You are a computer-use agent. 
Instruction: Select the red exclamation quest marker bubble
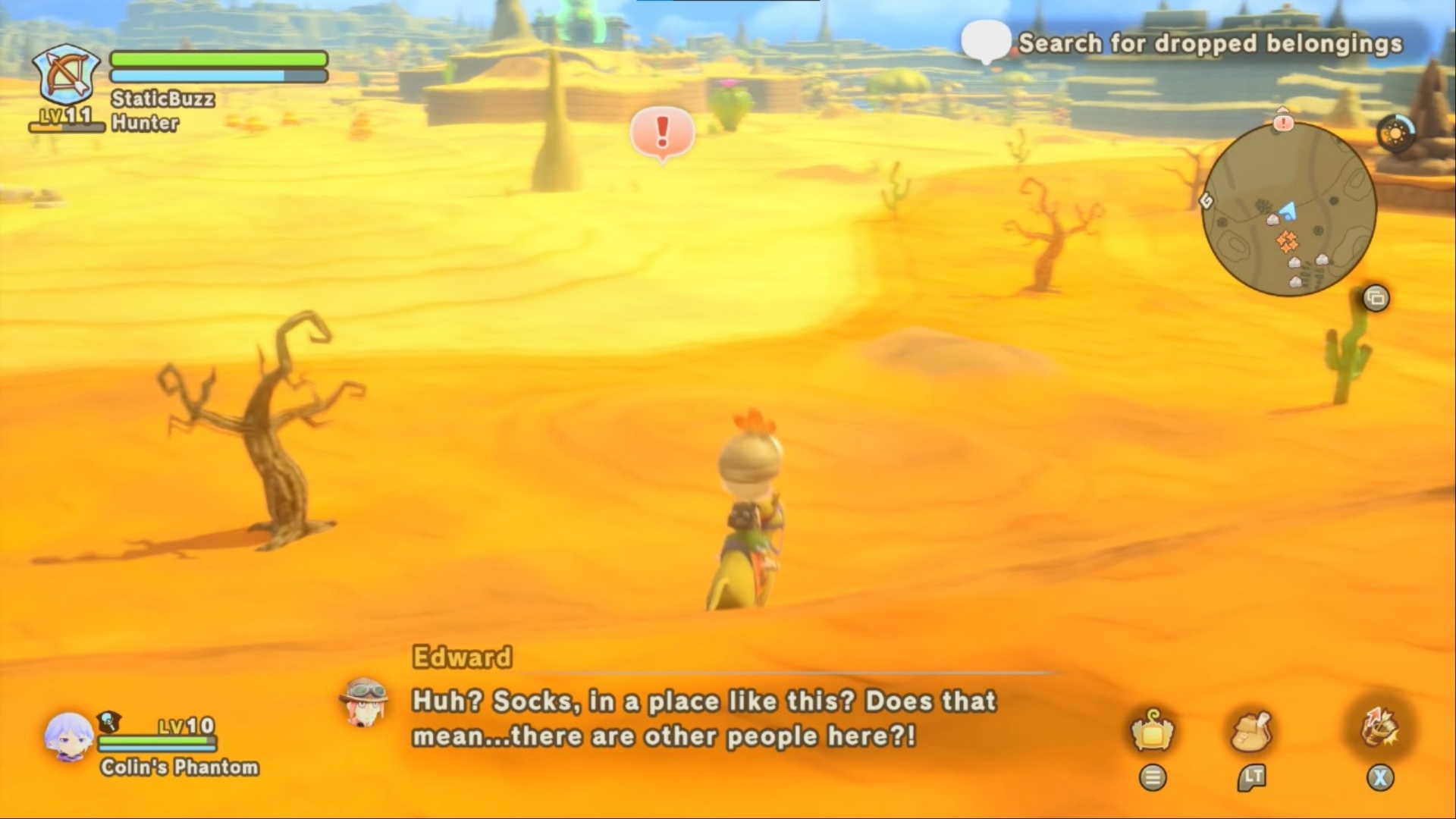coord(662,133)
